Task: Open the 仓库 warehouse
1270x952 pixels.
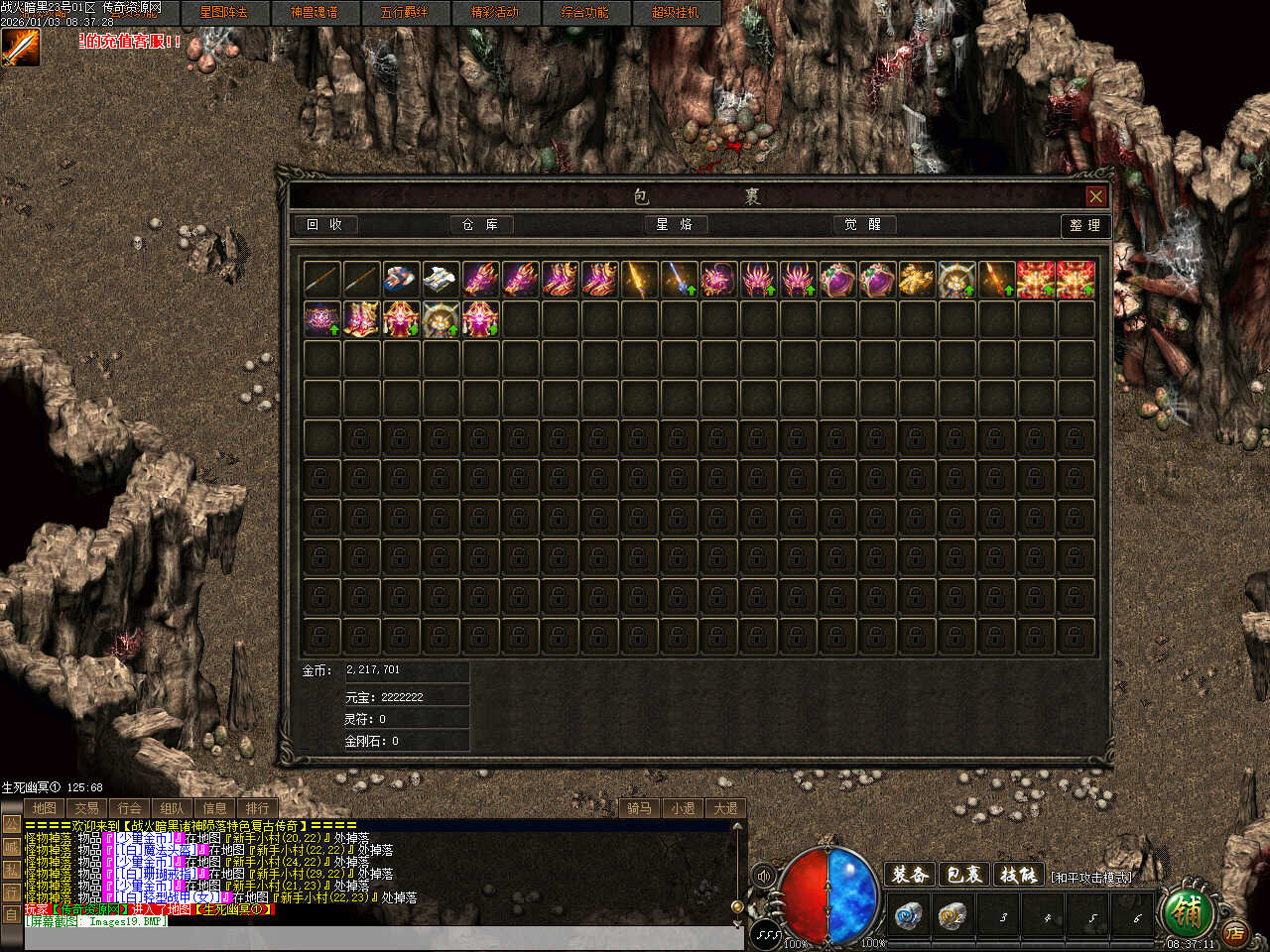Action: [480, 225]
